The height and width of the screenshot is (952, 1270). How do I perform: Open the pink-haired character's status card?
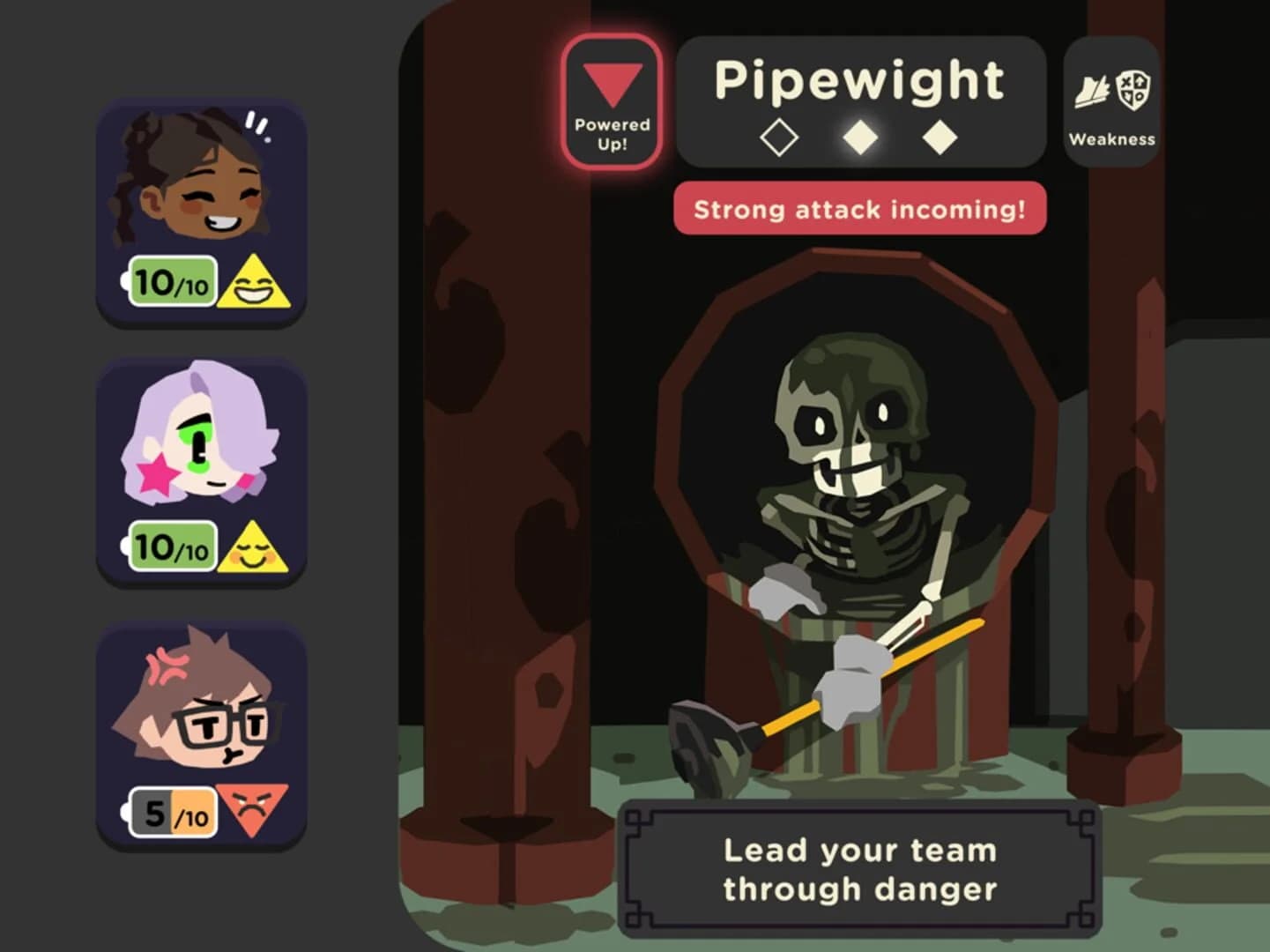[202, 472]
